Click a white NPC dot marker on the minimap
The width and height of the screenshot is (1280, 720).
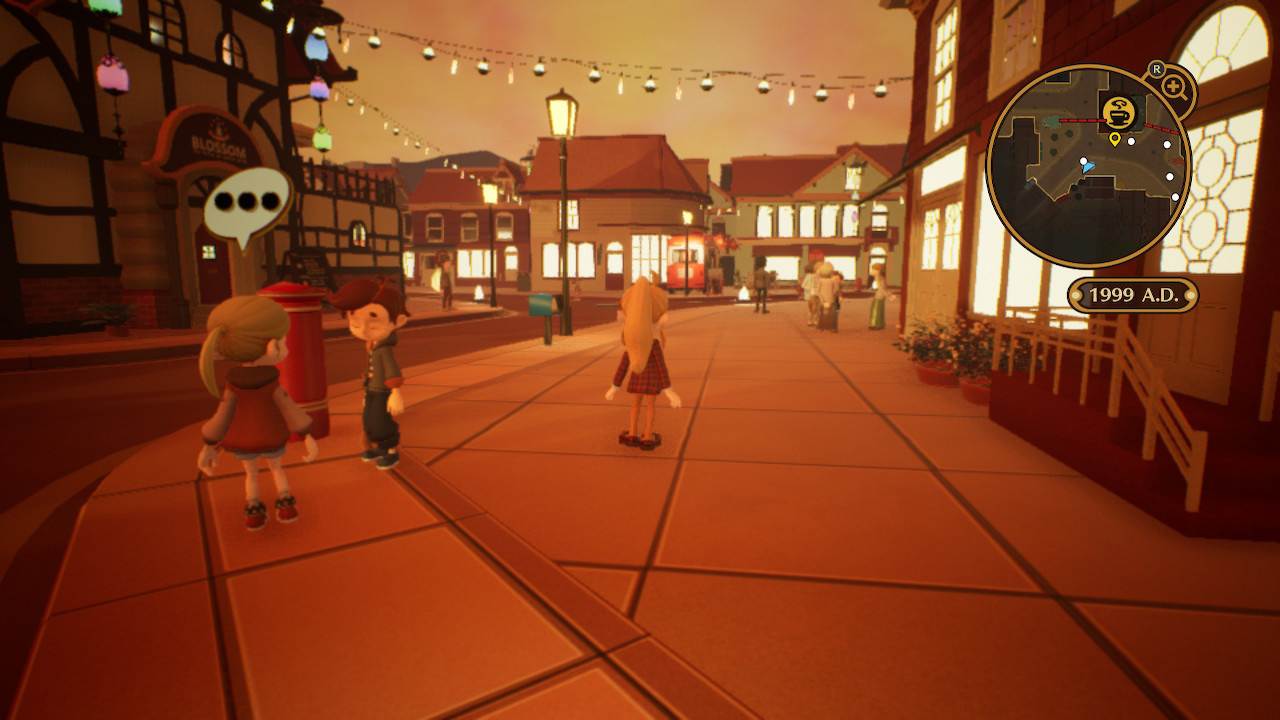pos(1131,141)
